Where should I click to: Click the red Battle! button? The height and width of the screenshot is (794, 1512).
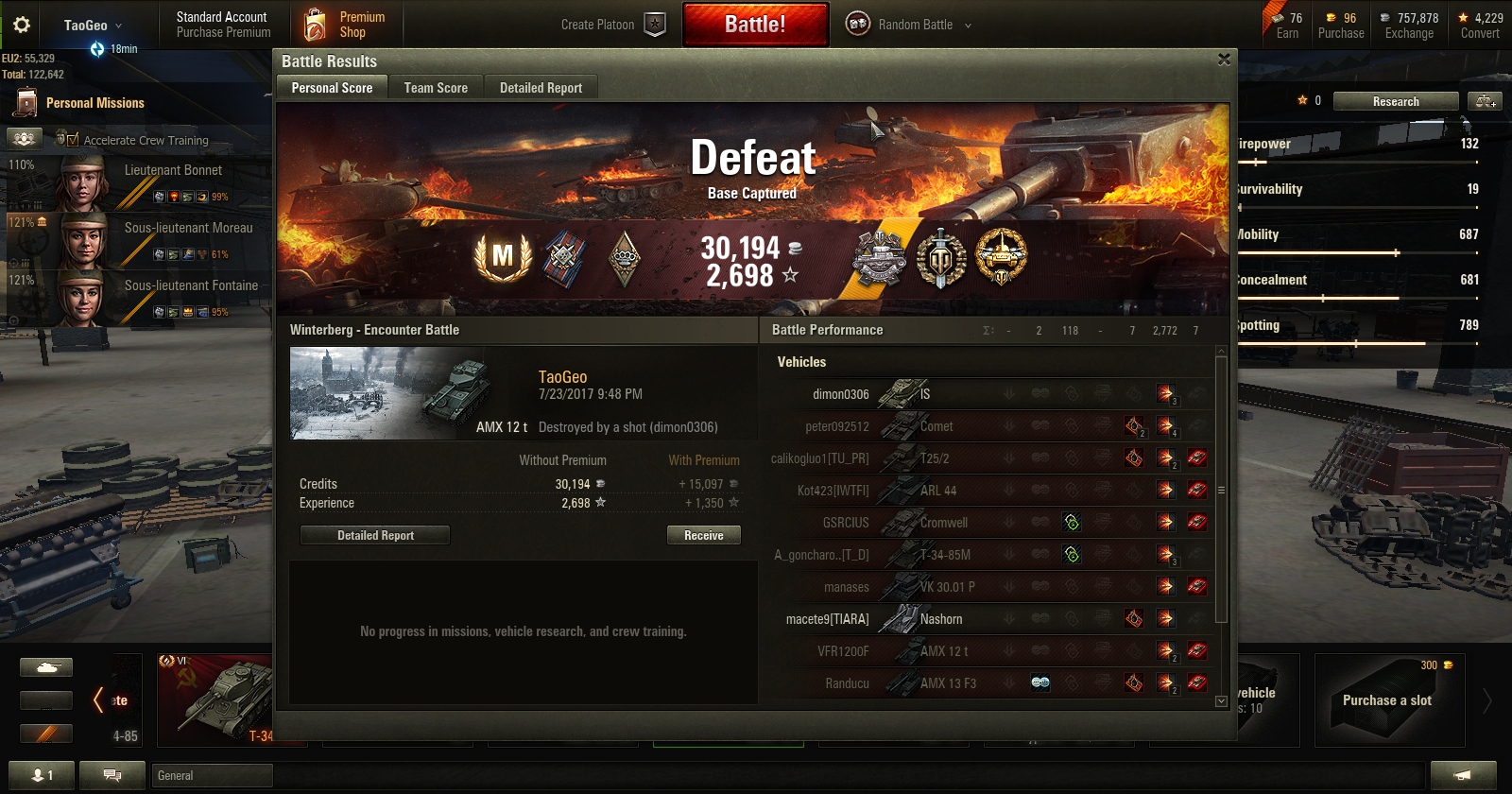(755, 25)
